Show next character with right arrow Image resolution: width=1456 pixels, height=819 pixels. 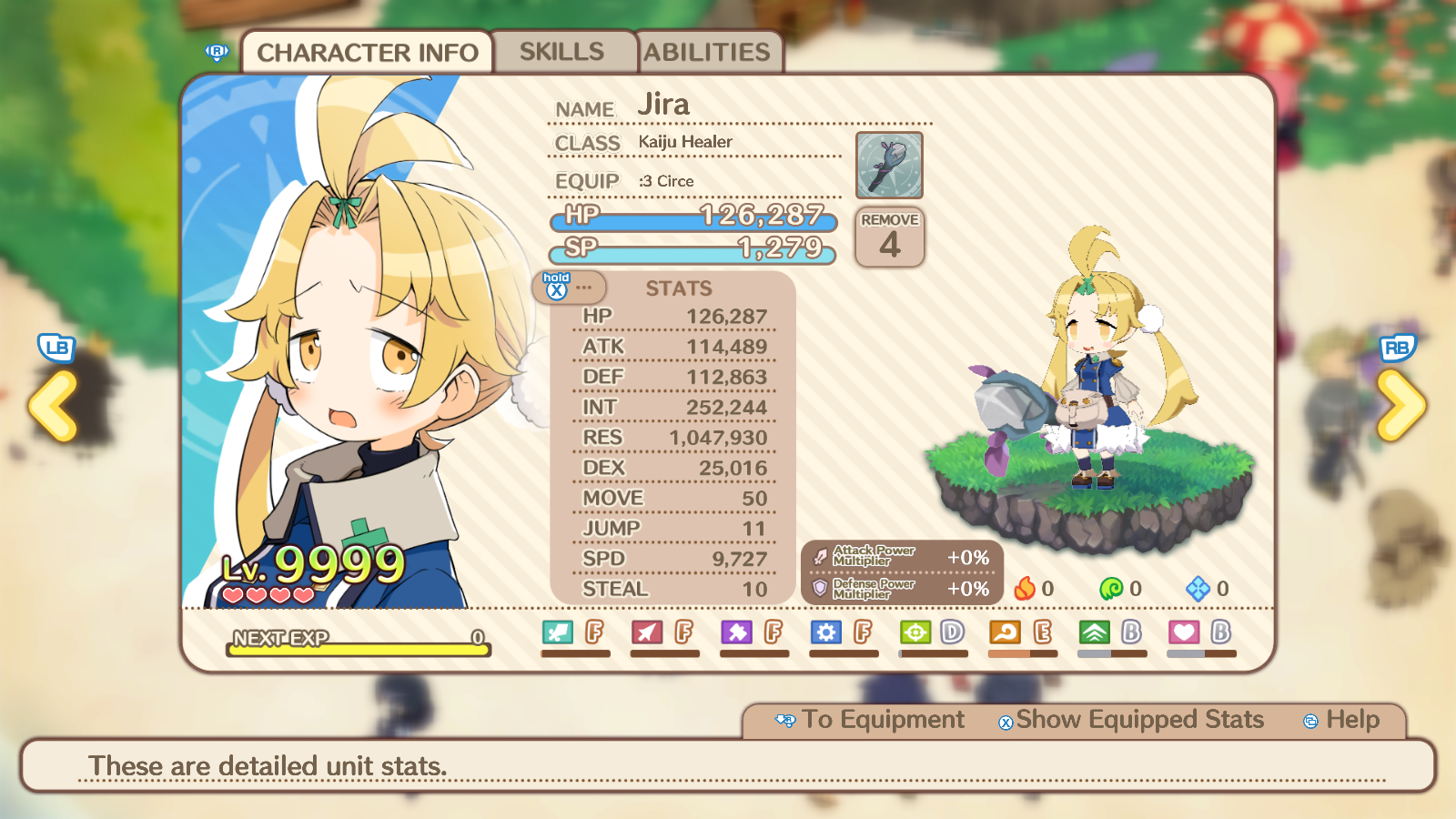click(x=1400, y=405)
